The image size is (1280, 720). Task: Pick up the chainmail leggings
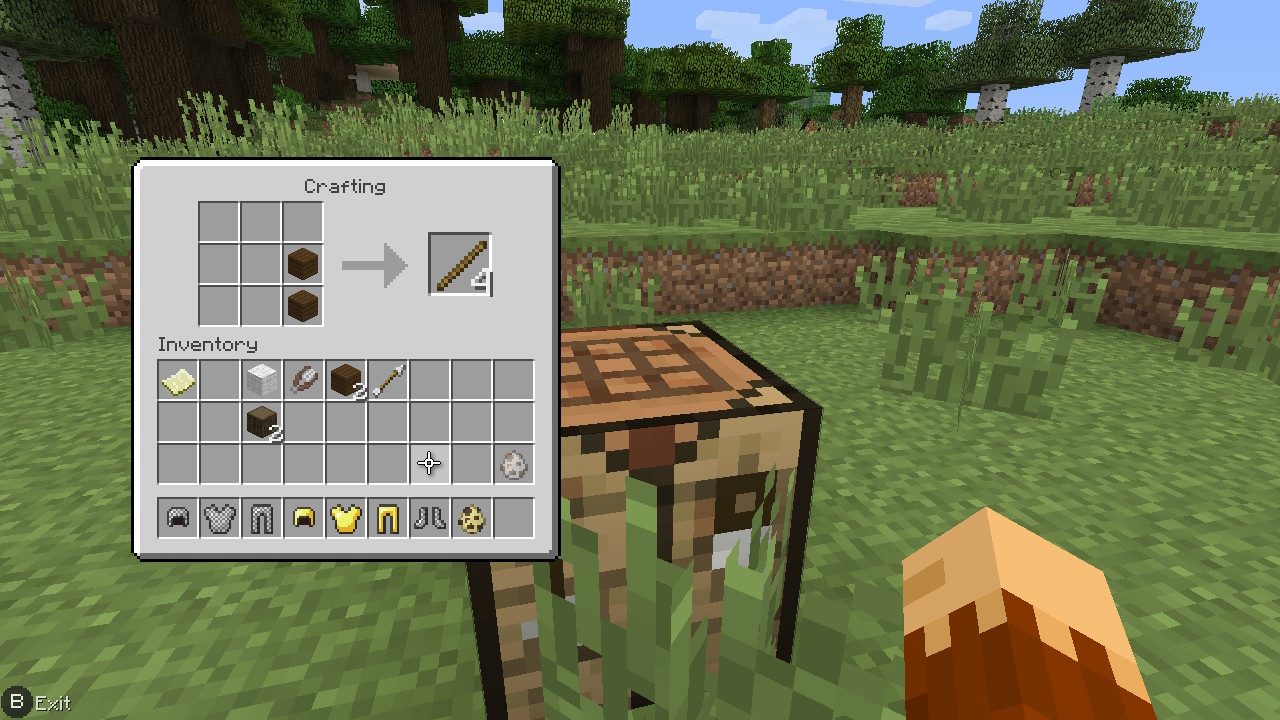pyautogui.click(x=262, y=518)
